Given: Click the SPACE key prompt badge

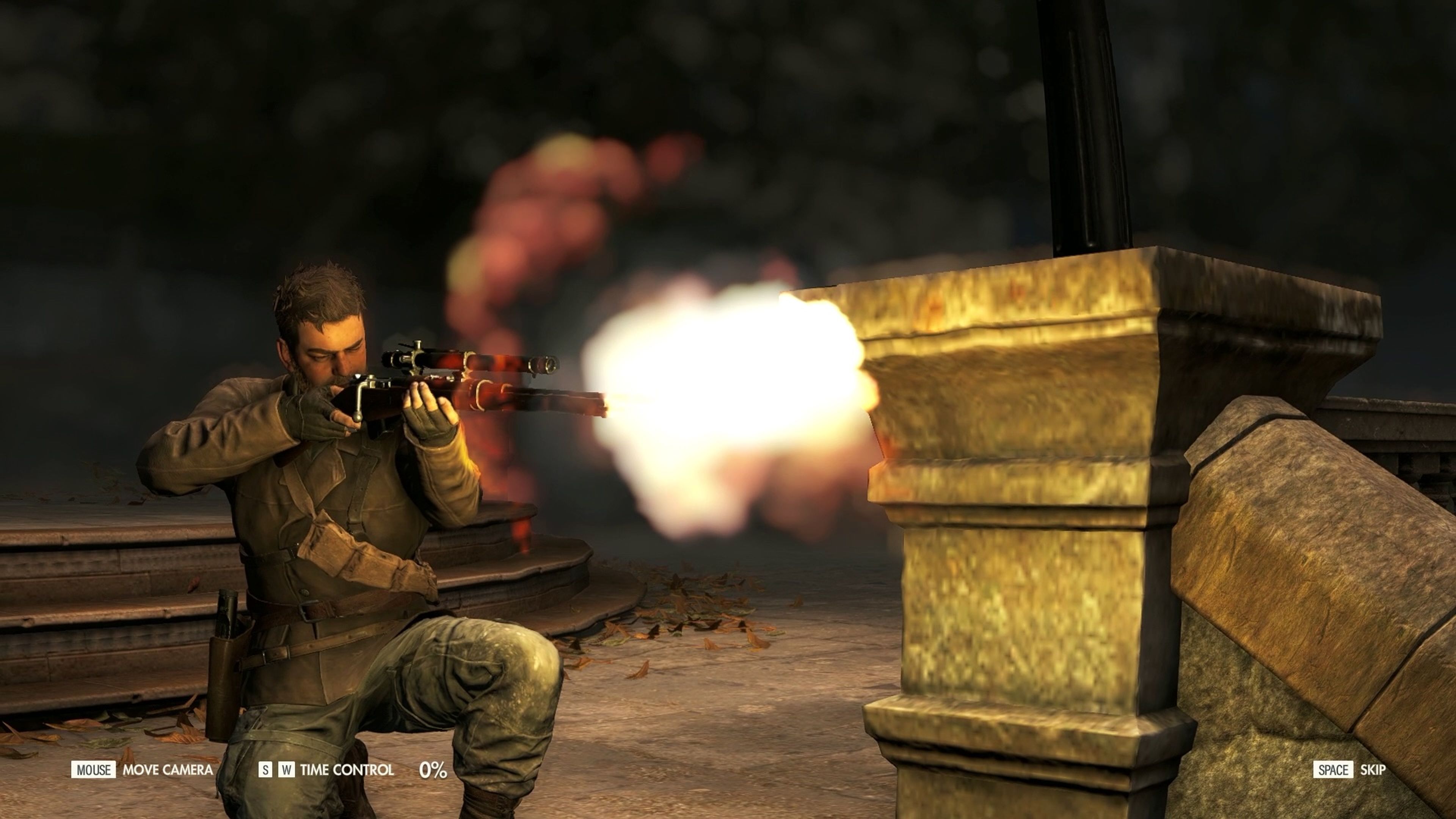Looking at the screenshot, I should click(x=1334, y=769).
